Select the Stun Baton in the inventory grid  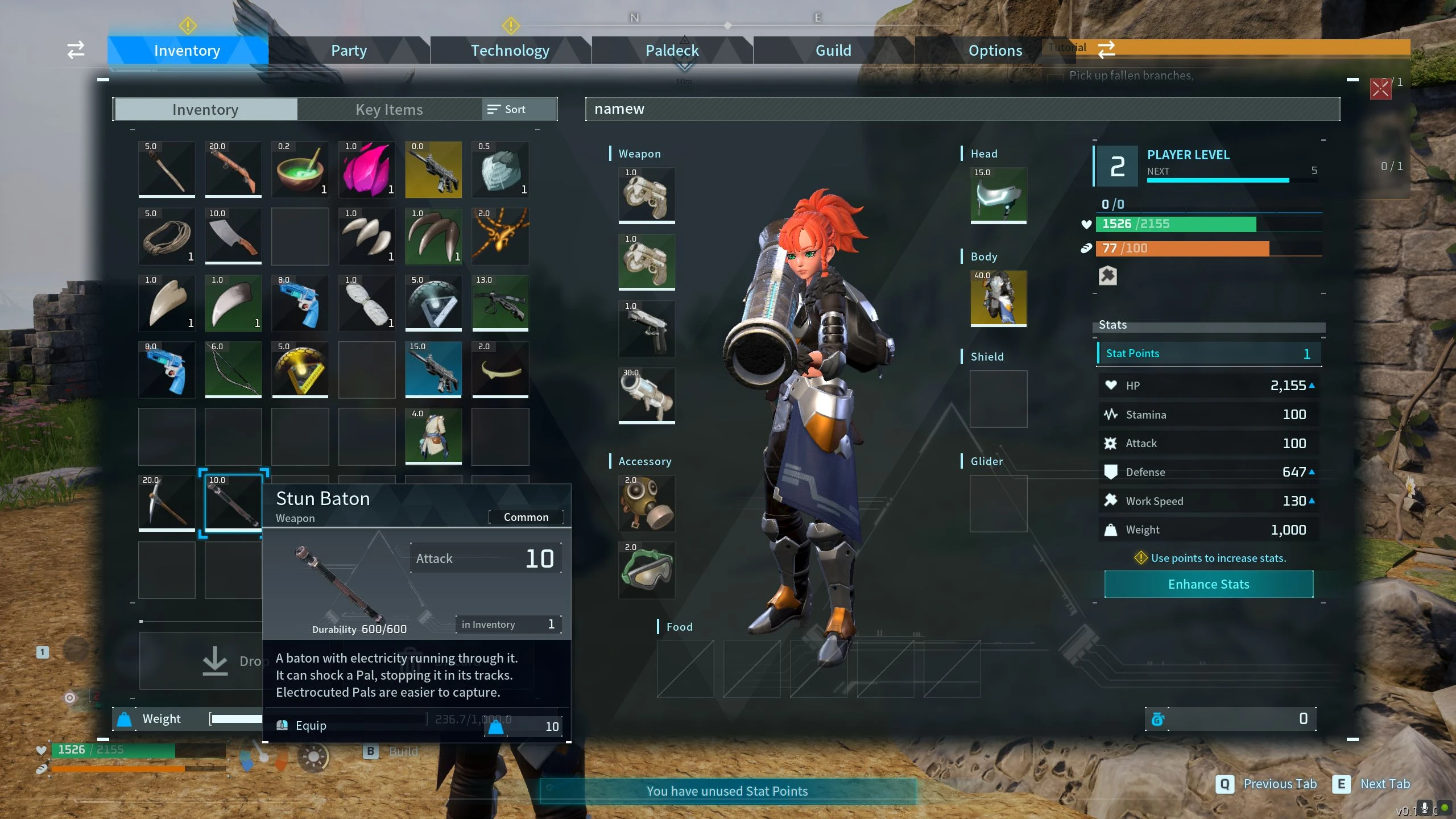(233, 504)
